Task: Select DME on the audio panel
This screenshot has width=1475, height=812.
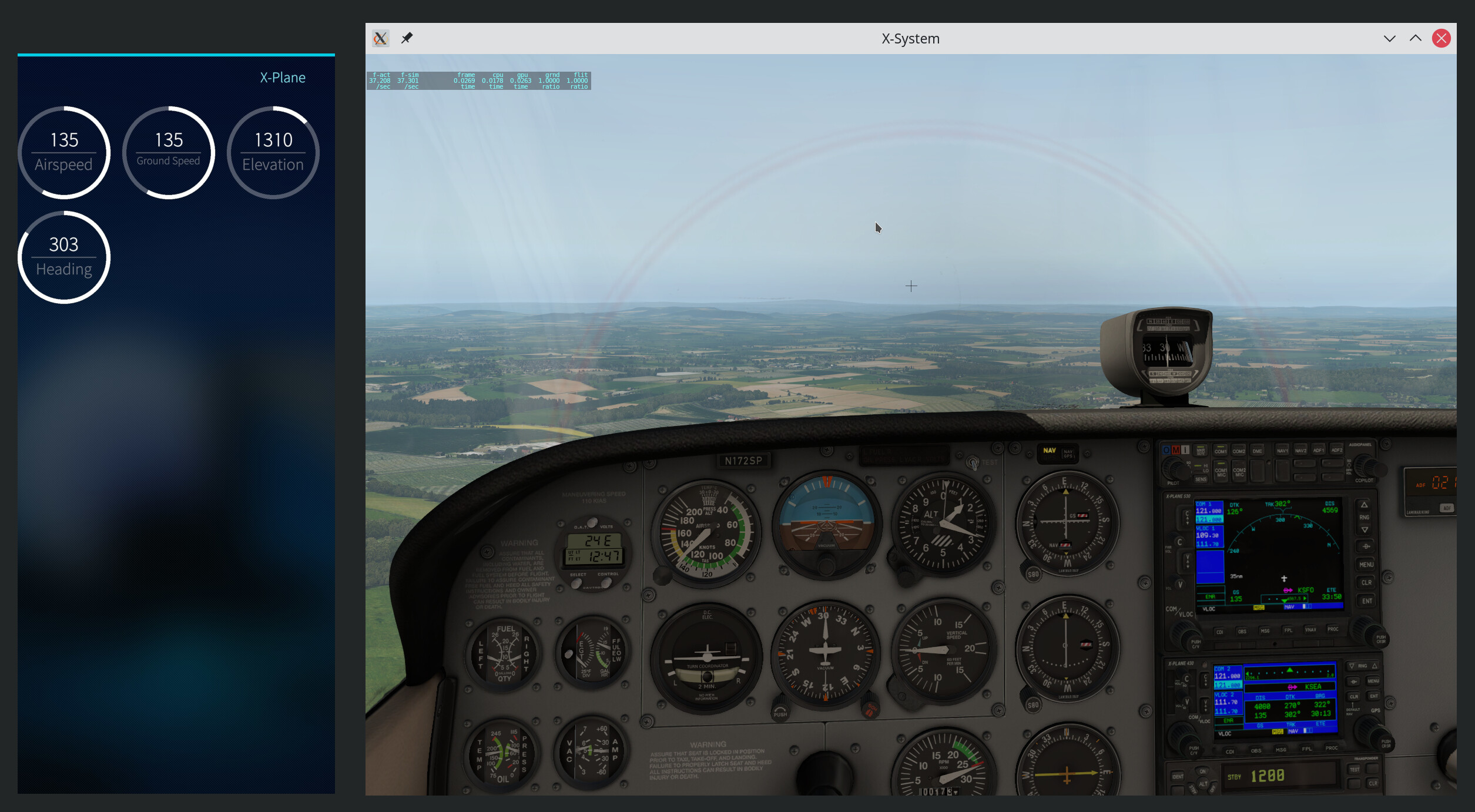Action: (1258, 451)
